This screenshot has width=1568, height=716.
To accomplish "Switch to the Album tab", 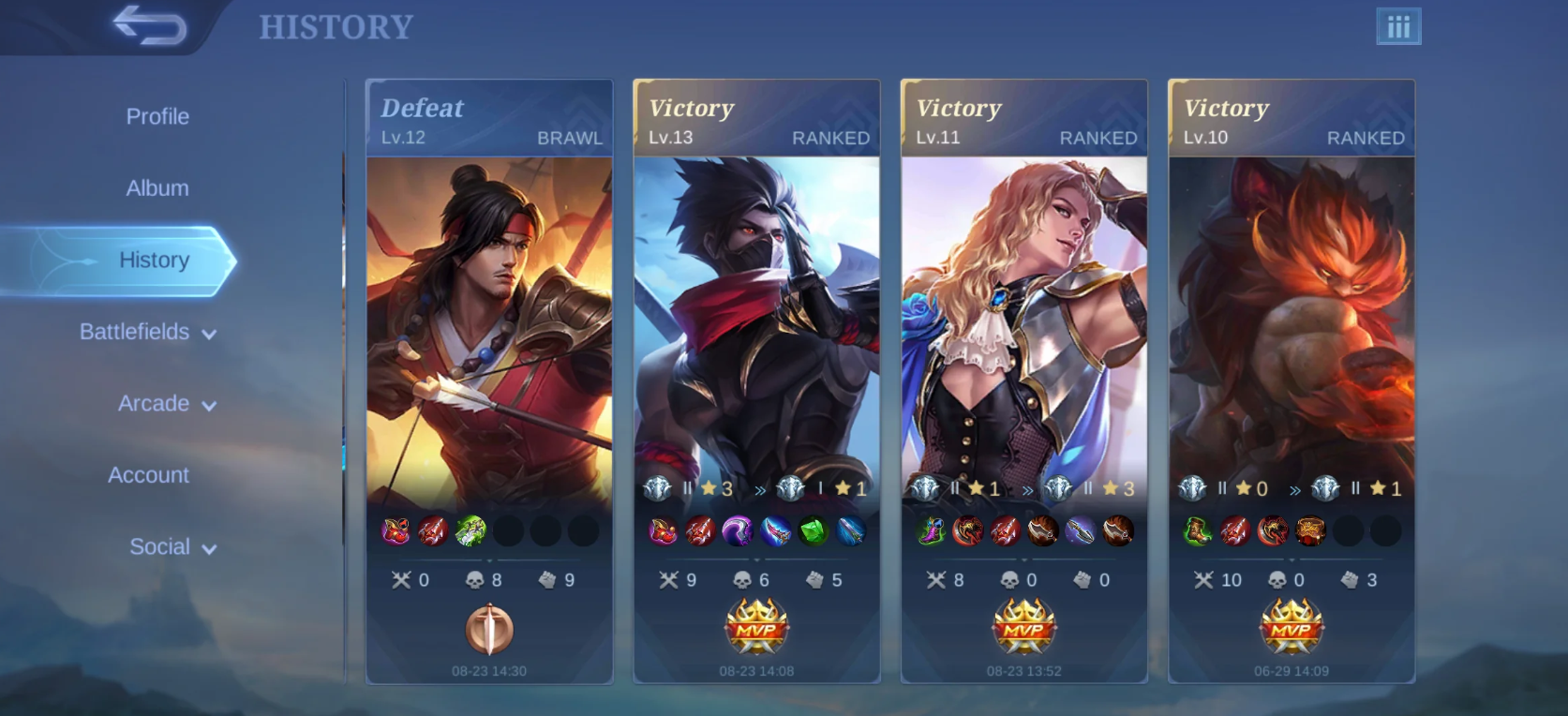I will [157, 187].
